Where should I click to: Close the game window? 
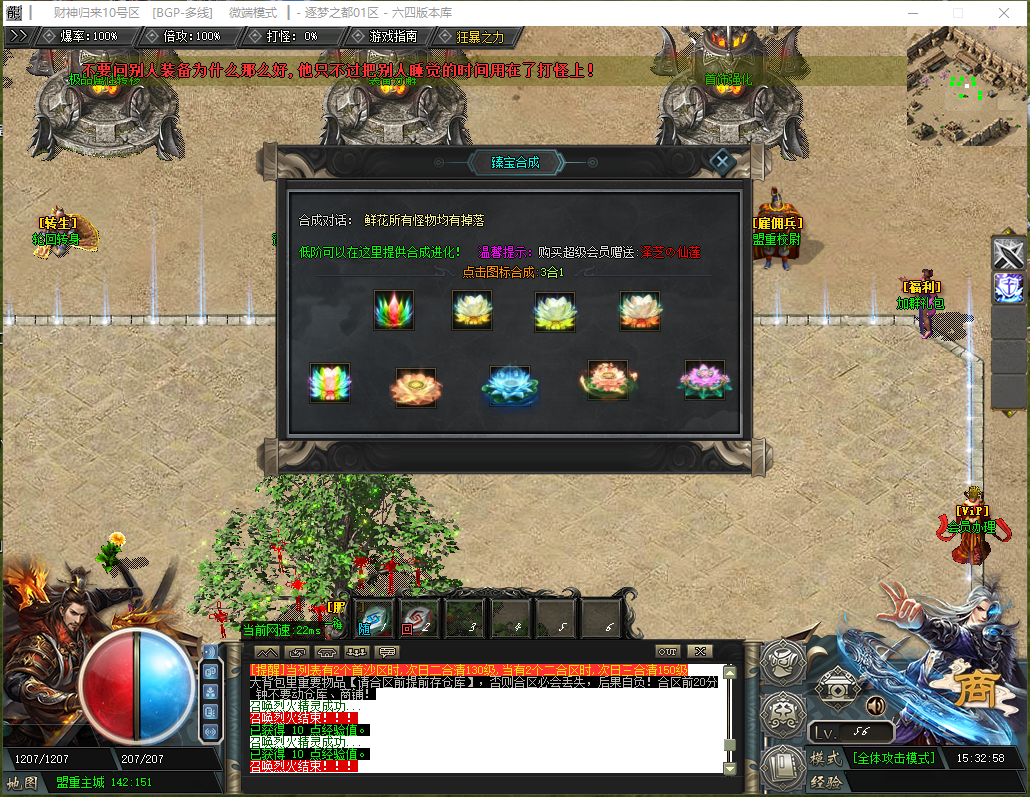[1003, 13]
